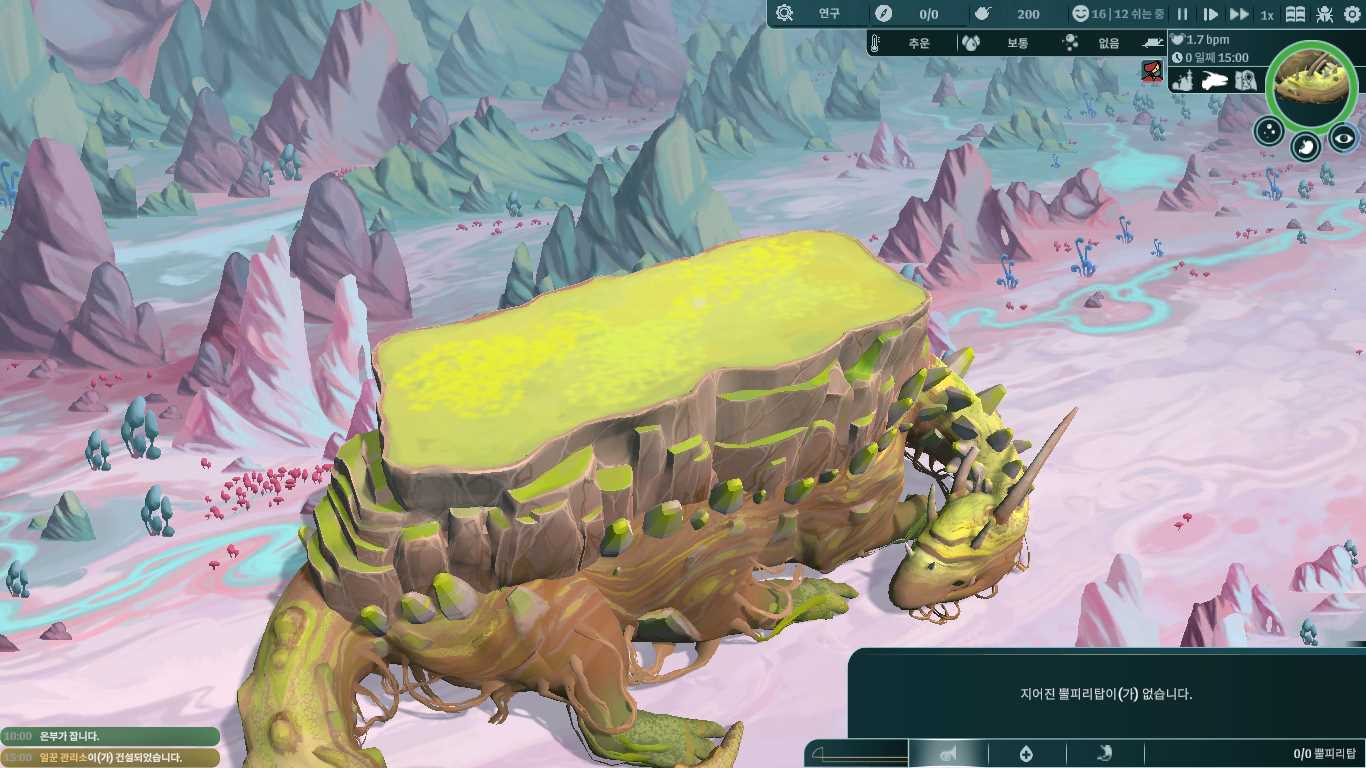Click the Onbu portrait
Screen dimensions: 1366x768
[1311, 83]
